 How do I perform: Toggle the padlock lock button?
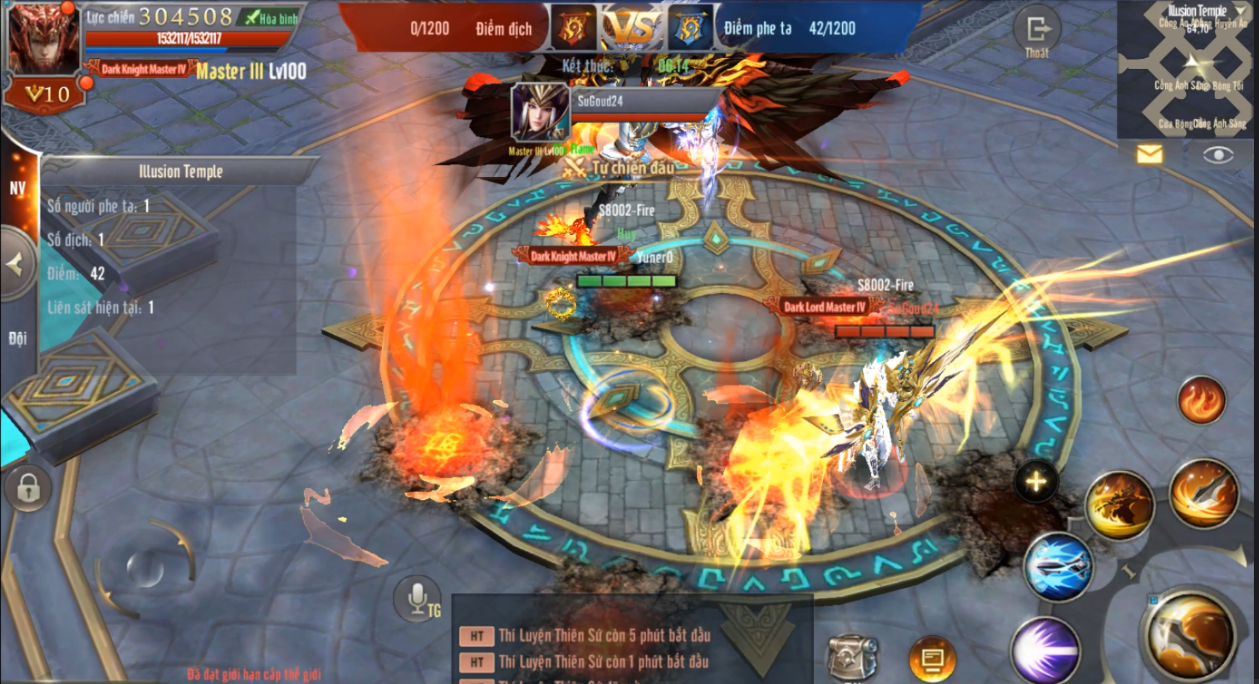[x=28, y=489]
